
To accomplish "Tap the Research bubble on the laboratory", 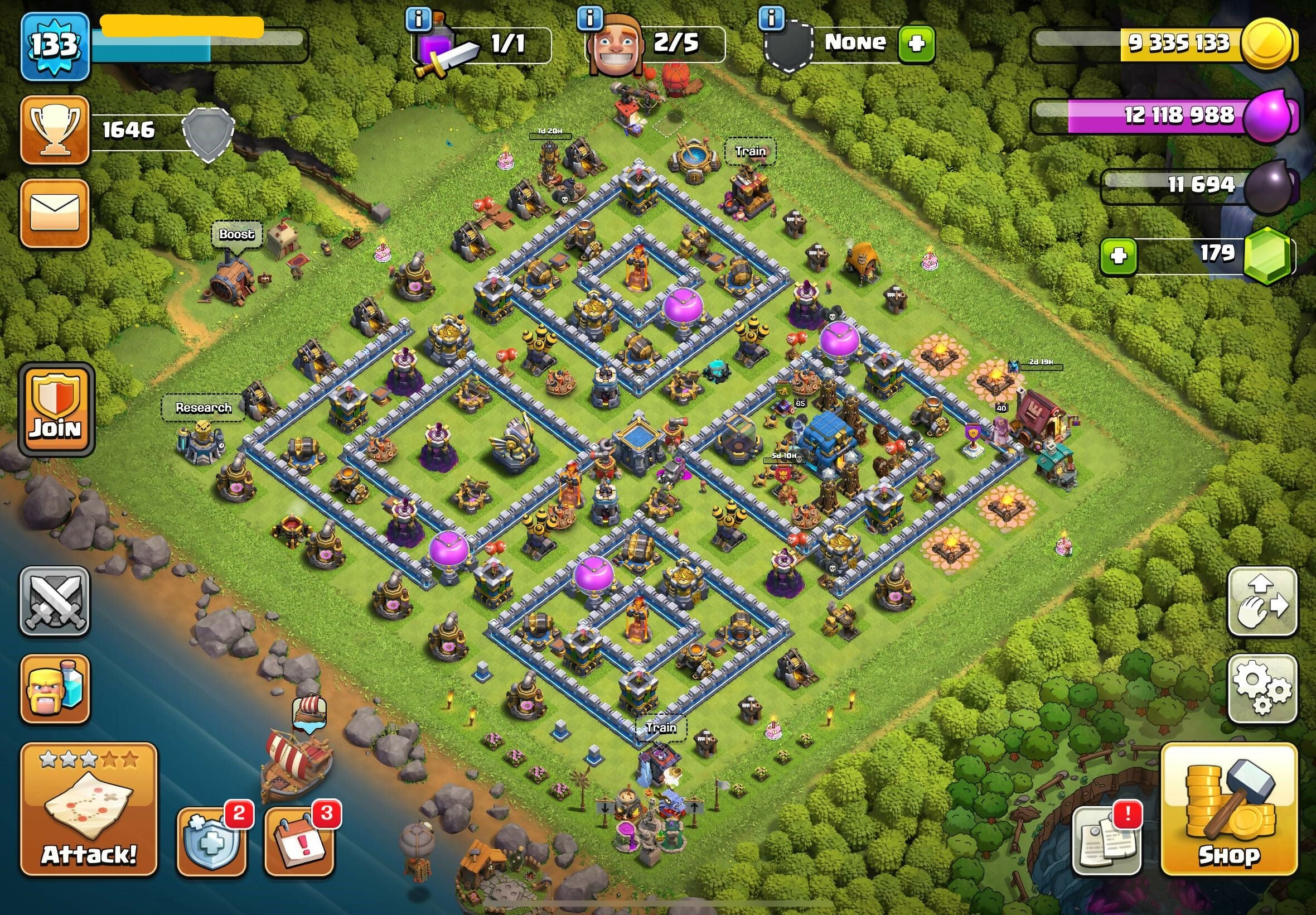I will click(204, 408).
